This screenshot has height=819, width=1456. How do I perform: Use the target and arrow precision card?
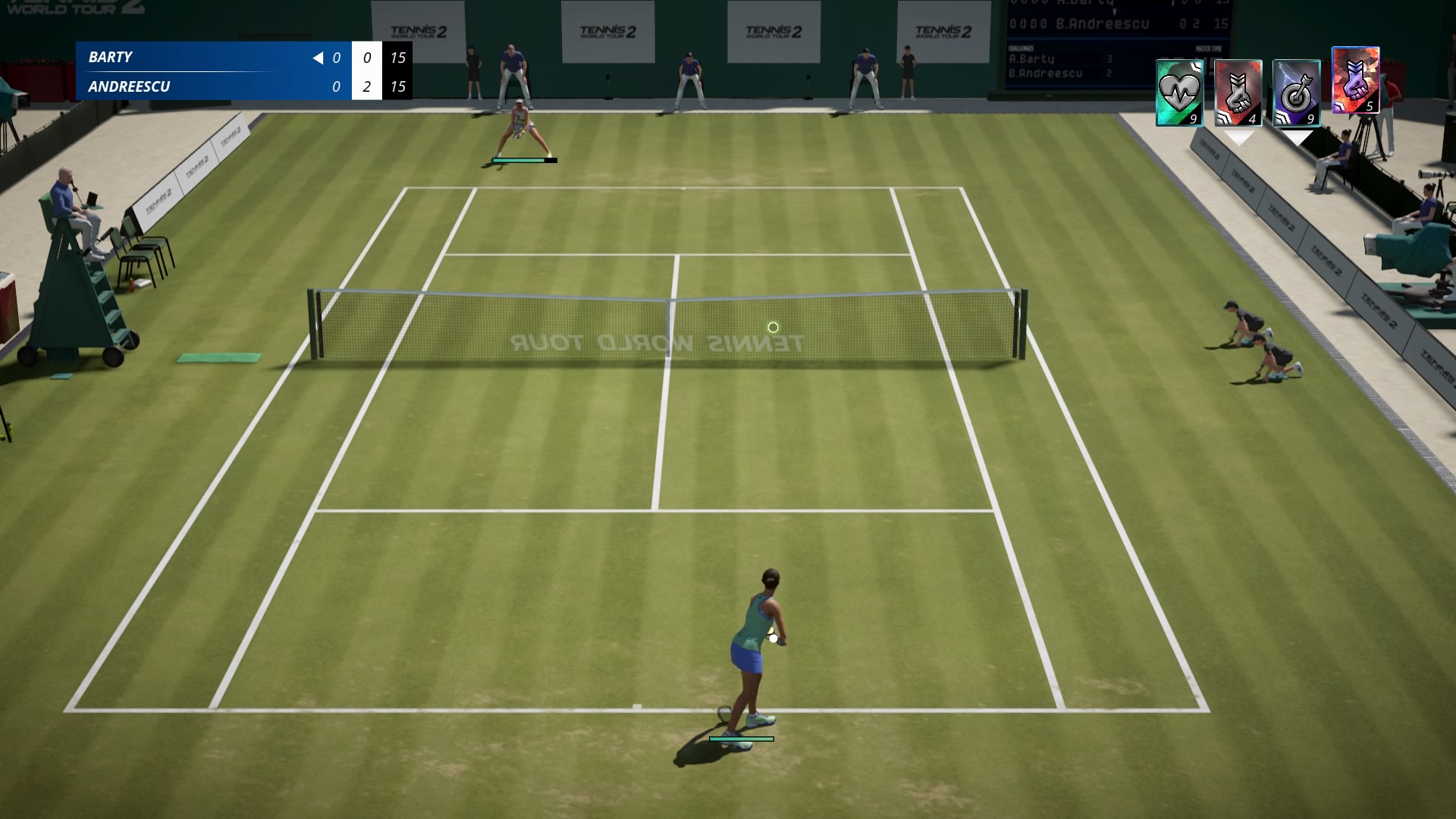[1296, 93]
